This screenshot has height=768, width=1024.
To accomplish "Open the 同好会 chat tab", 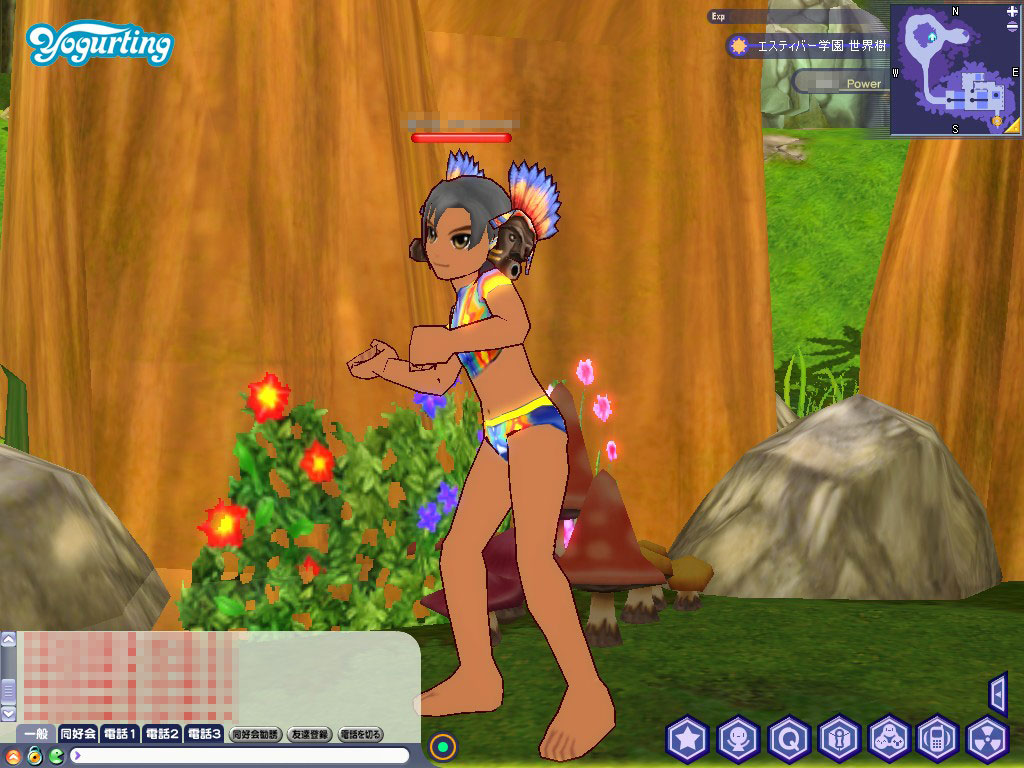I will 78,734.
